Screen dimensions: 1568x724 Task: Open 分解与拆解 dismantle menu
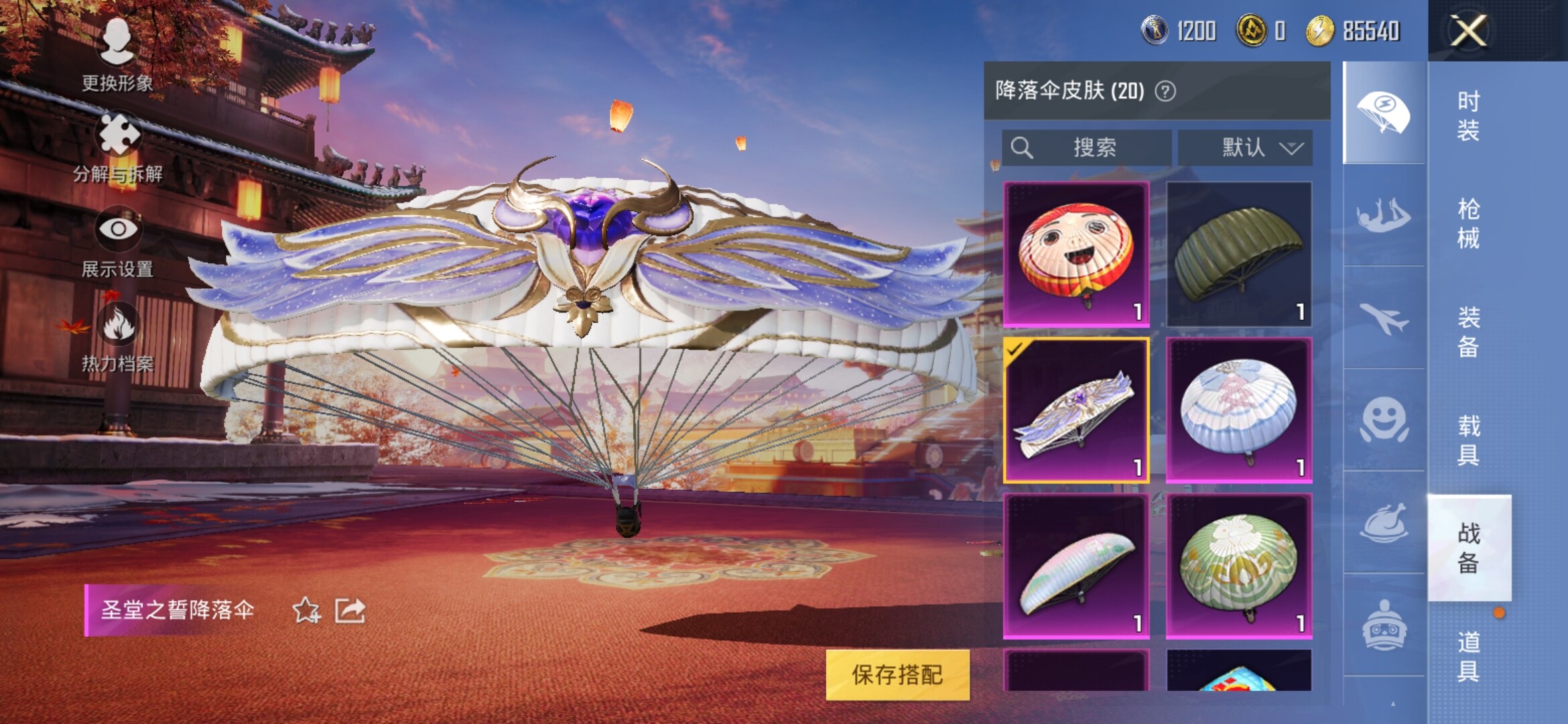pos(119,147)
